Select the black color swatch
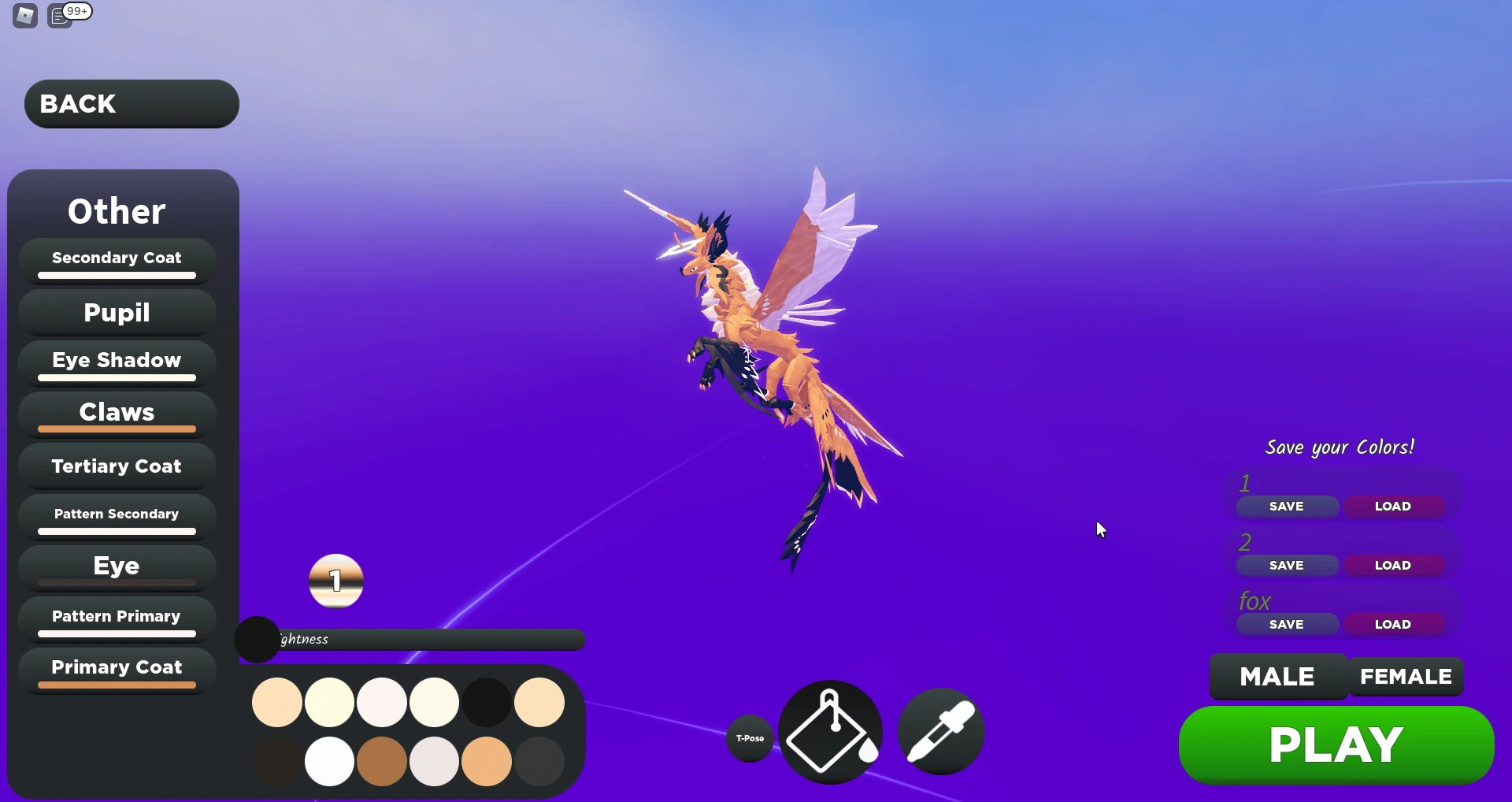Image resolution: width=1512 pixels, height=802 pixels. [486, 701]
